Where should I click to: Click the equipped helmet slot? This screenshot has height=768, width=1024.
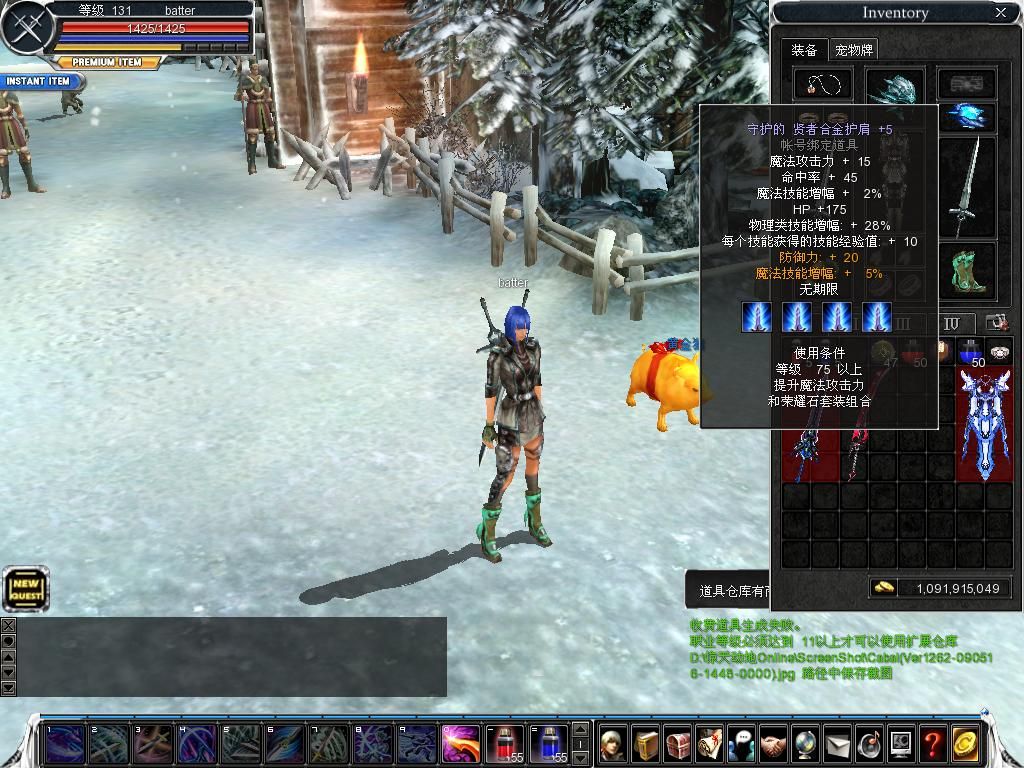point(895,86)
